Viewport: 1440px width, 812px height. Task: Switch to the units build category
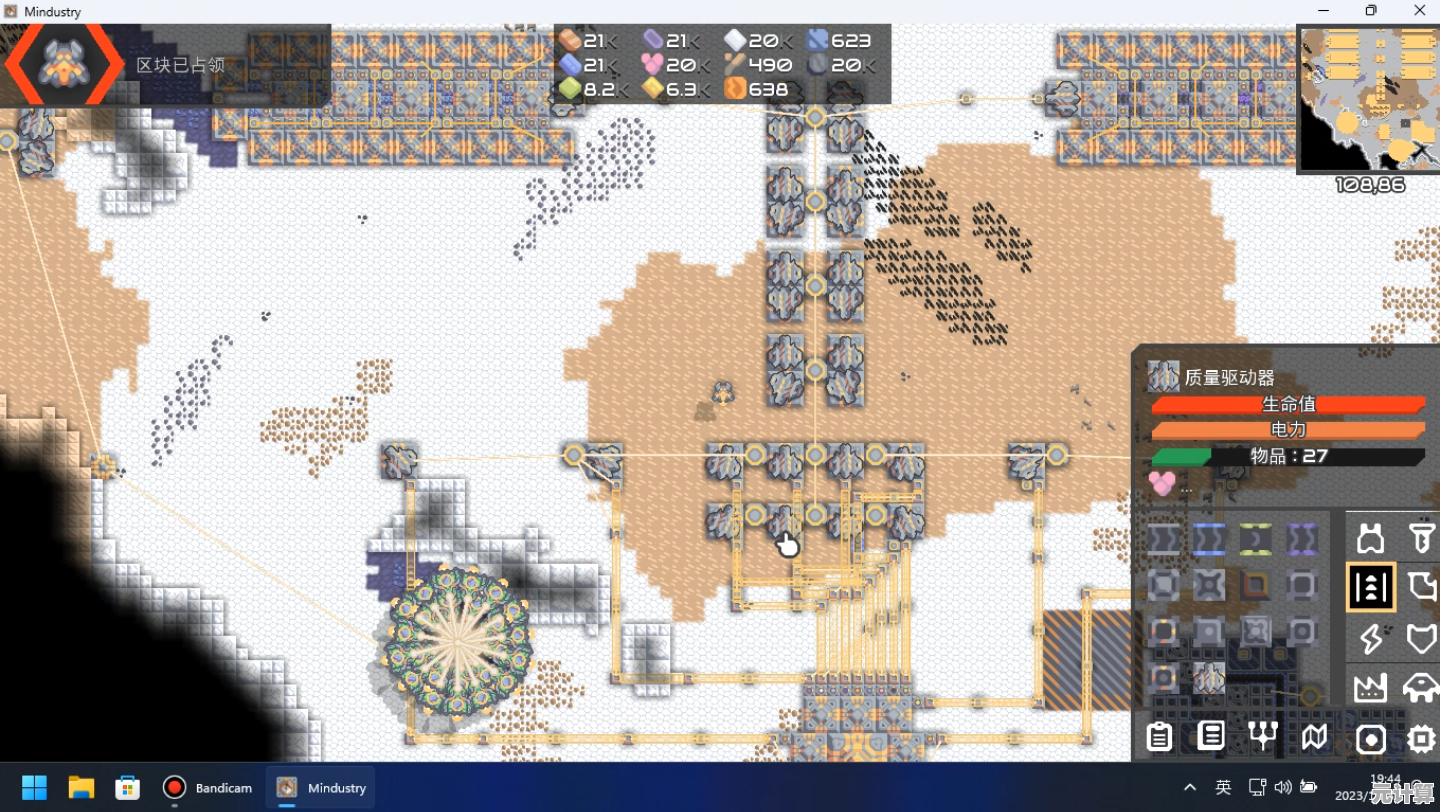pos(1421,687)
